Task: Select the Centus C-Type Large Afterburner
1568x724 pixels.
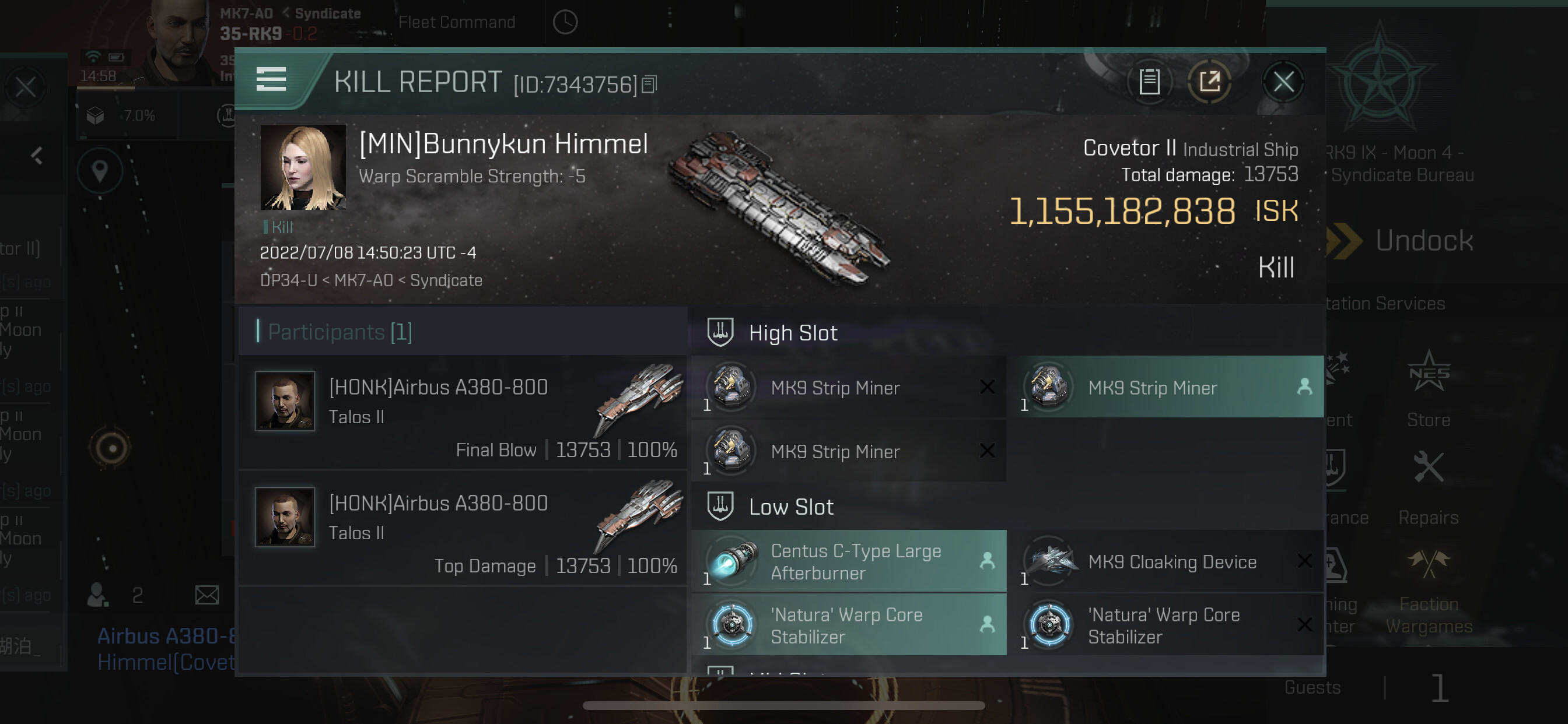Action: point(849,561)
